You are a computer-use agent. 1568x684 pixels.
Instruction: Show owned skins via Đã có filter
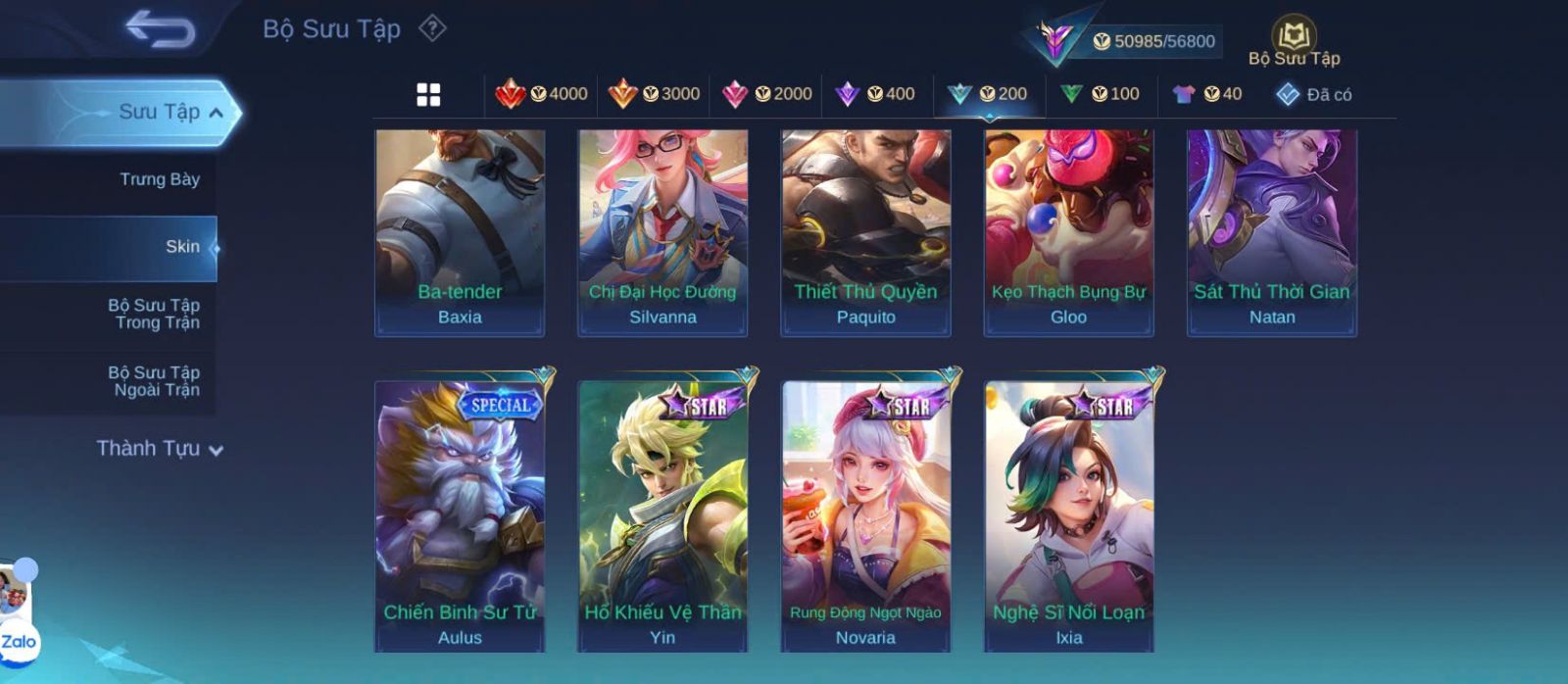tap(1314, 94)
